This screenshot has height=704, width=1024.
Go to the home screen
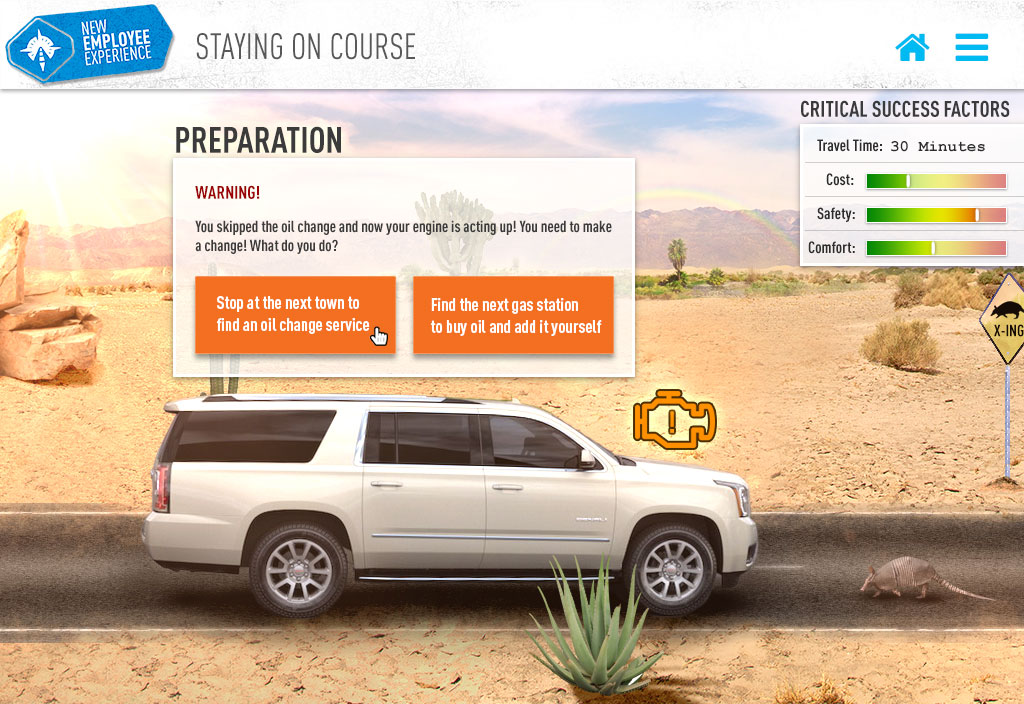(x=912, y=47)
